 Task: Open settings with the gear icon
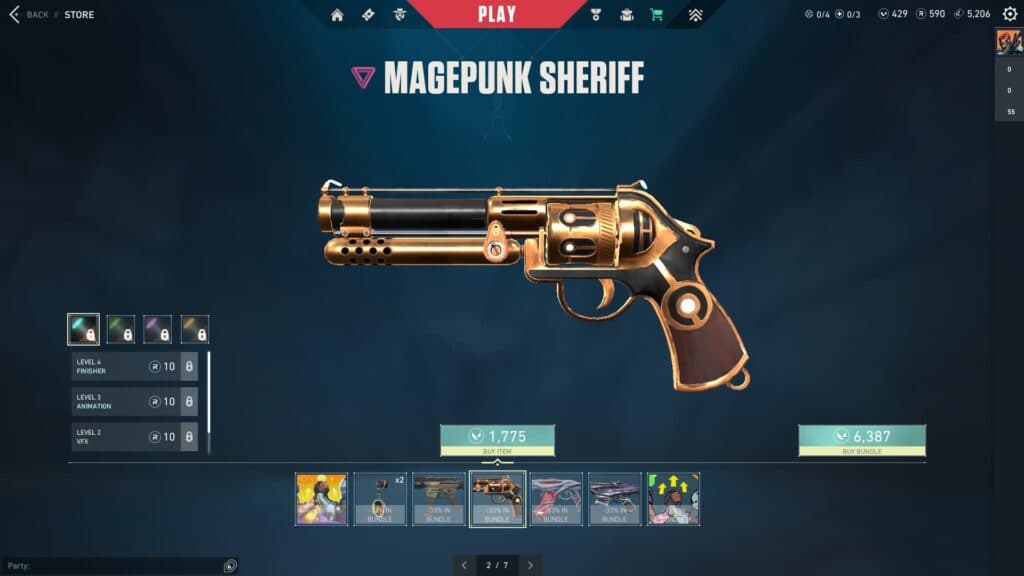(x=1009, y=14)
